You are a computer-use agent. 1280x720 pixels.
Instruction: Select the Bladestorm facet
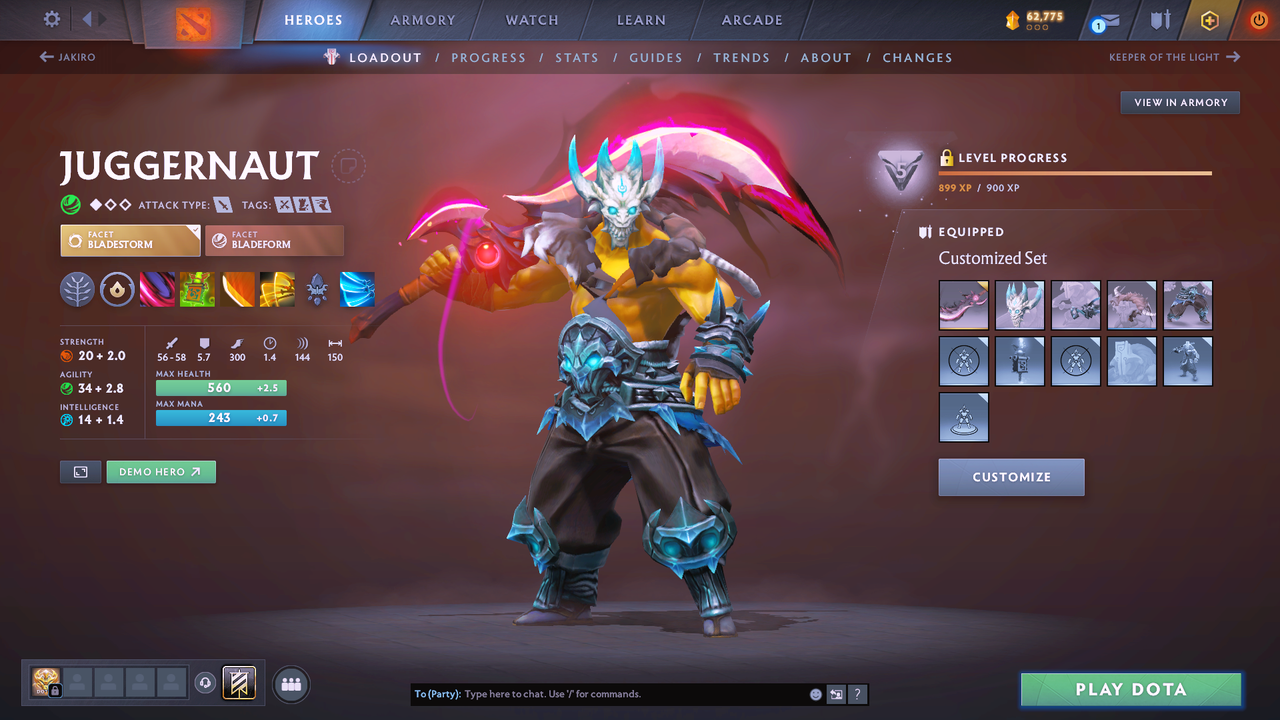pyautogui.click(x=130, y=240)
